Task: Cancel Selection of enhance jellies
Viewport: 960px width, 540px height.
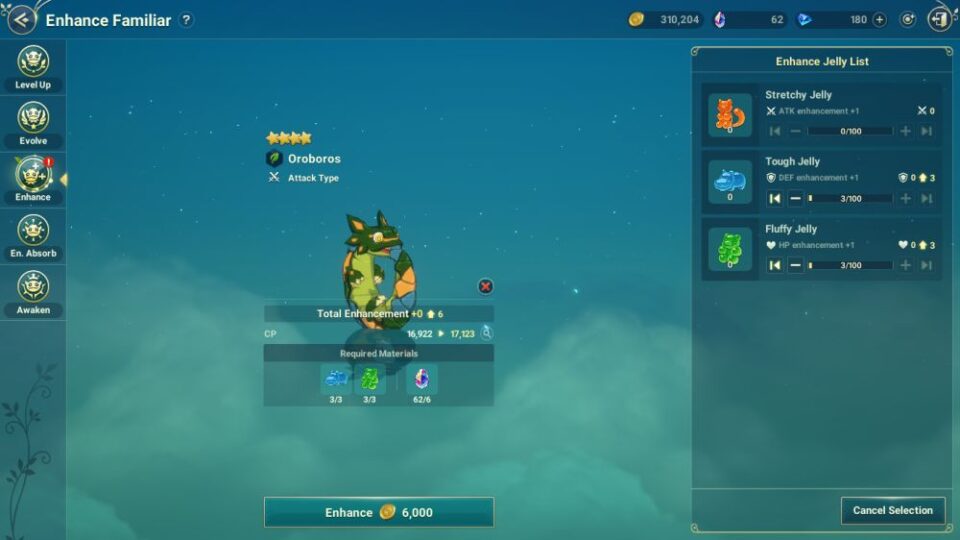Action: [x=892, y=510]
